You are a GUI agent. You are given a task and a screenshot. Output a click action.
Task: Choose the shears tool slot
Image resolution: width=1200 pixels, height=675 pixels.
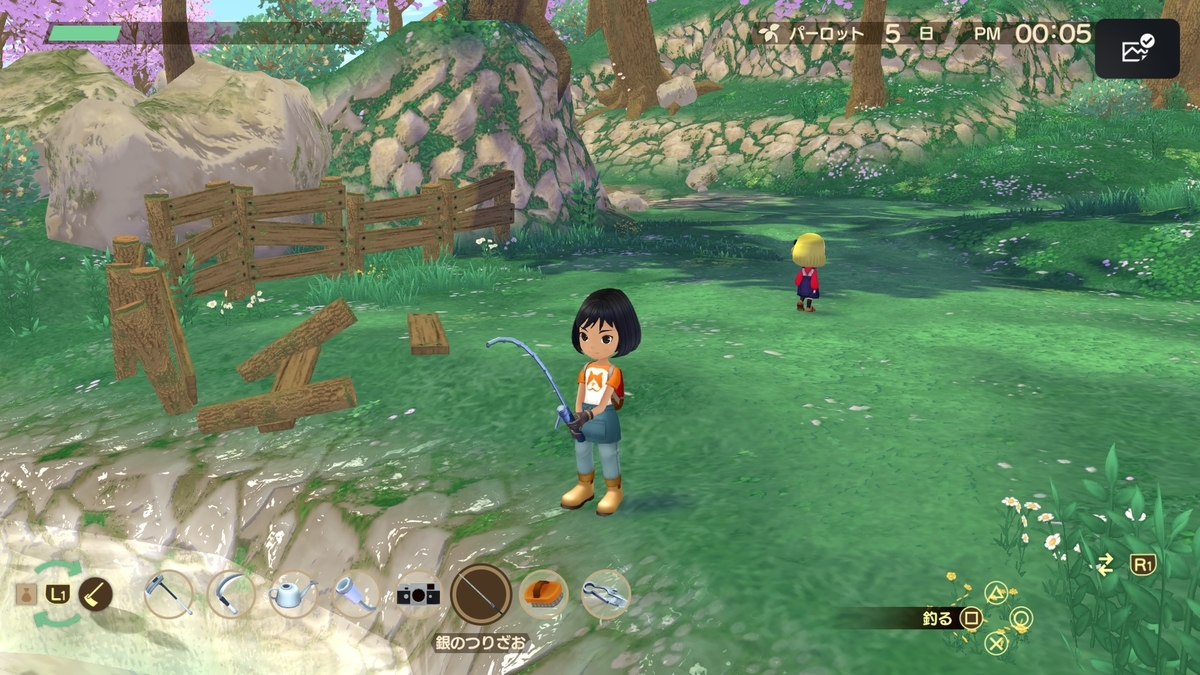606,594
